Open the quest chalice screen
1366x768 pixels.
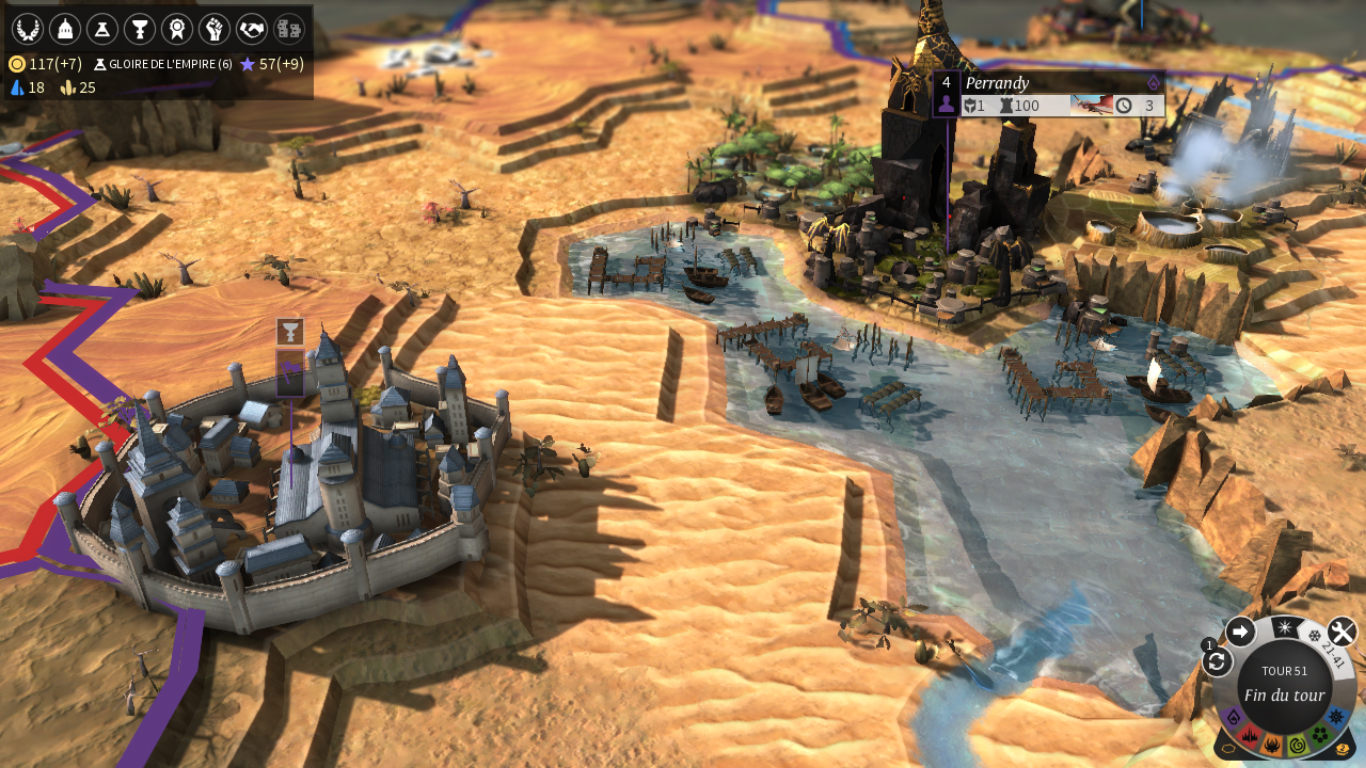pos(139,28)
